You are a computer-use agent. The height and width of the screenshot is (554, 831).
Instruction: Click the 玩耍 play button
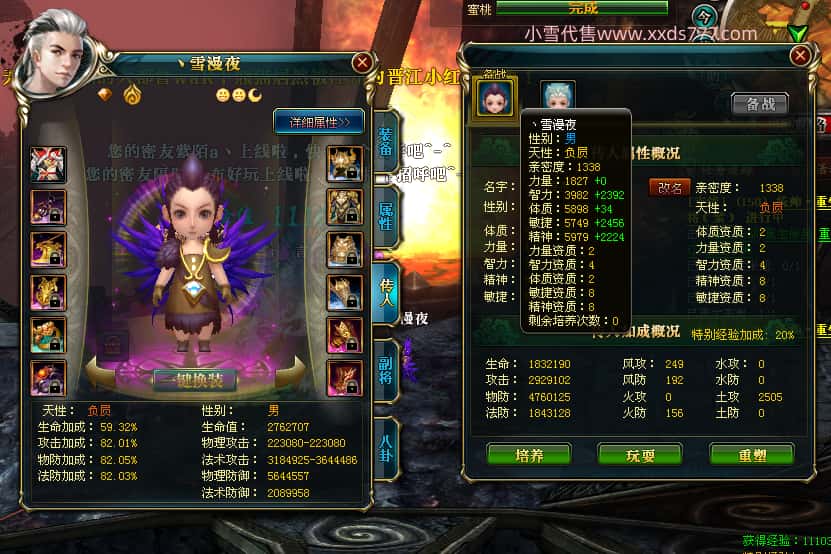pos(640,453)
